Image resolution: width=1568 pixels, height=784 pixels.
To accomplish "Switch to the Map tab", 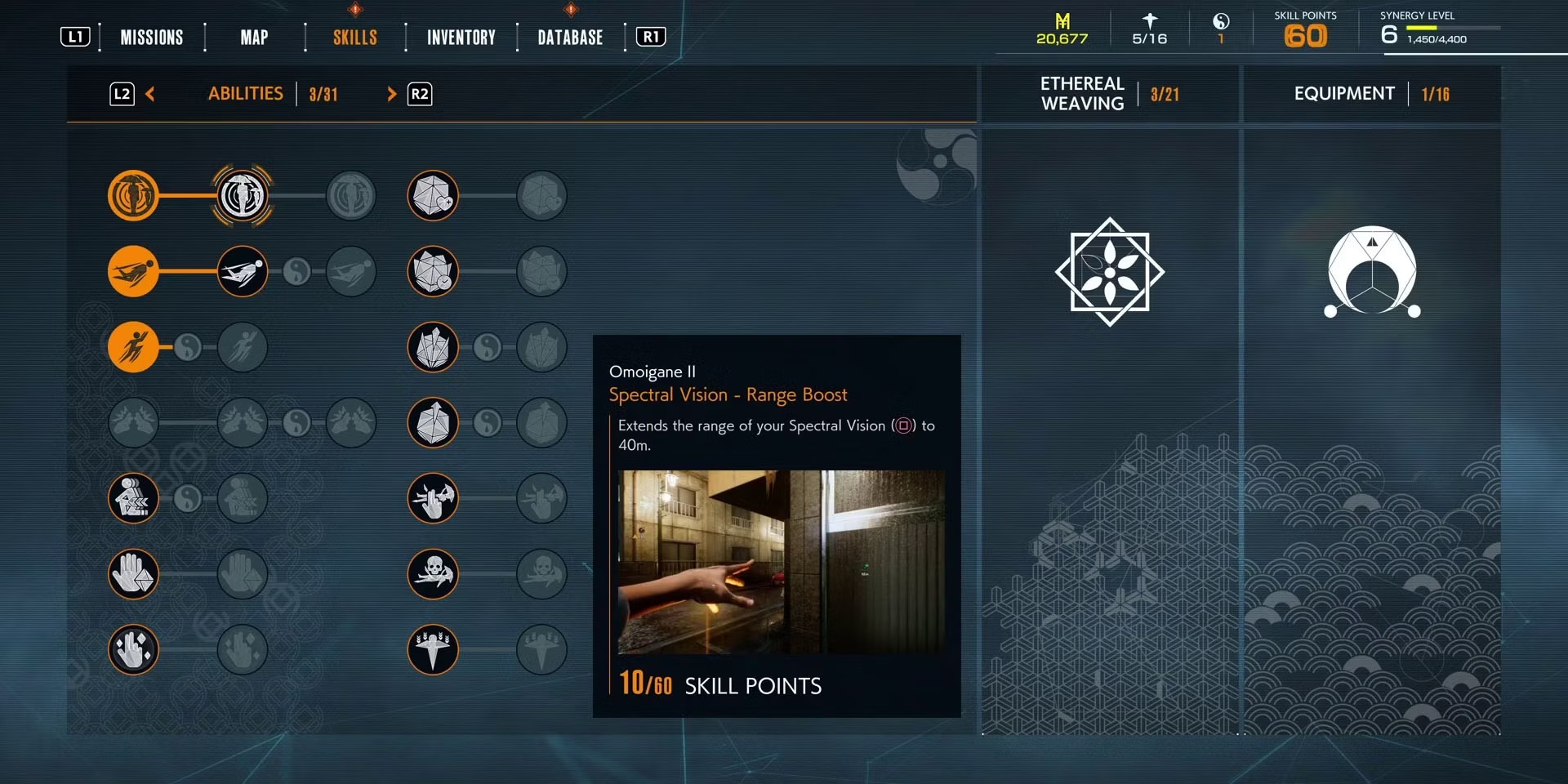I will point(254,38).
